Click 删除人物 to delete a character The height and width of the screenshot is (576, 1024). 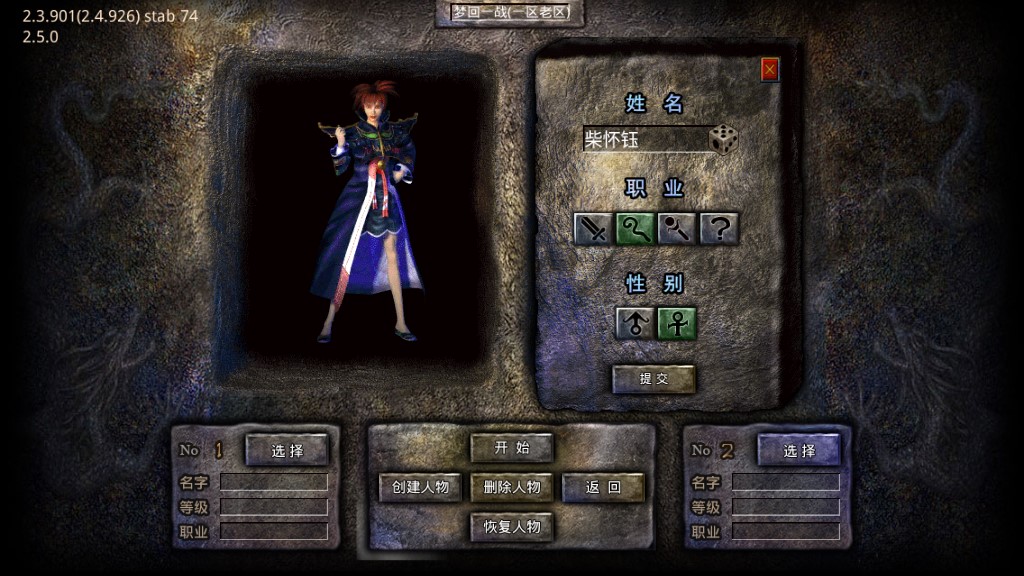coord(512,487)
